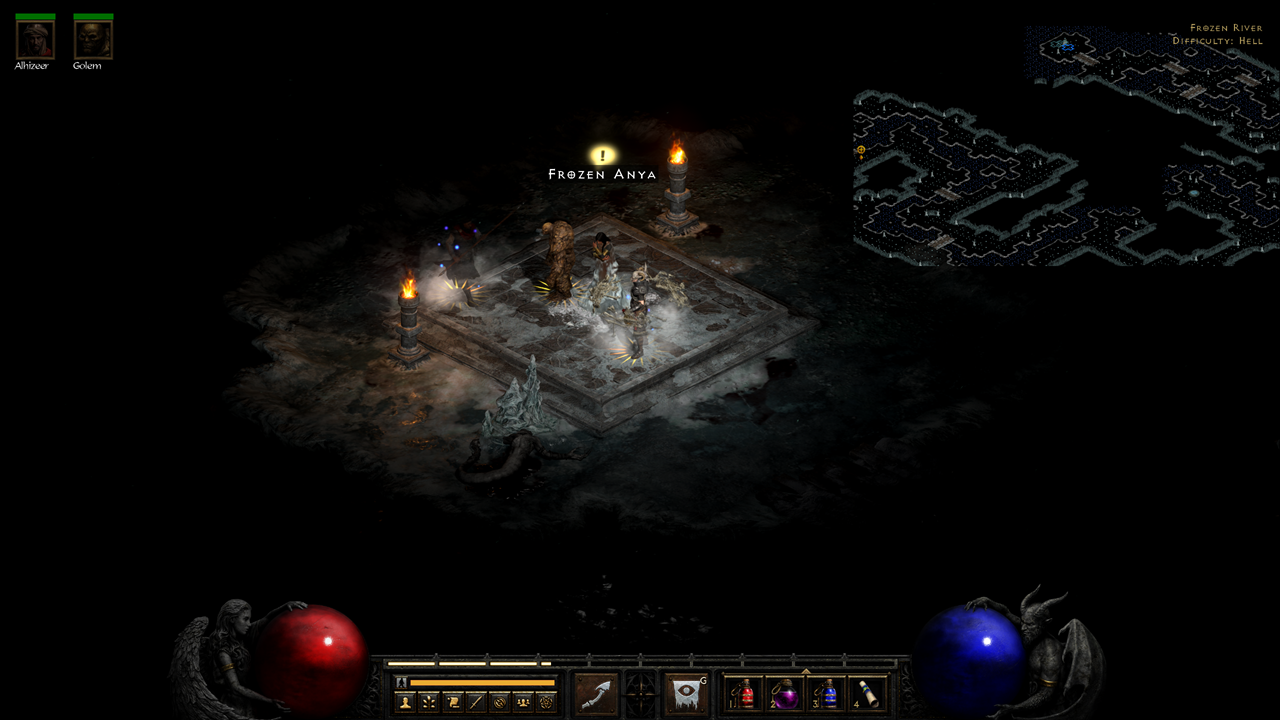Open the Character screen icon

click(x=405, y=700)
